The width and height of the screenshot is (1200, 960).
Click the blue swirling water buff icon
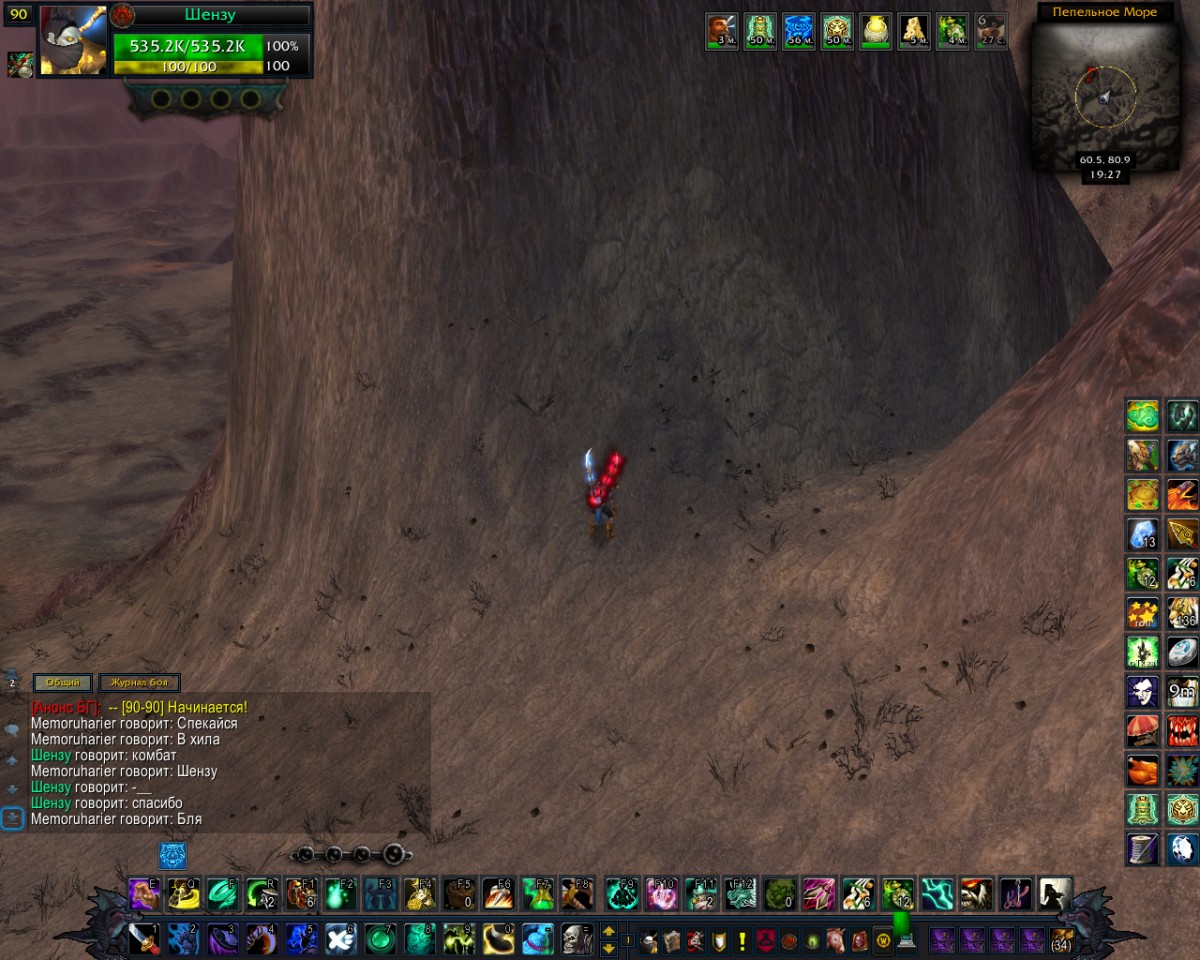[798, 31]
